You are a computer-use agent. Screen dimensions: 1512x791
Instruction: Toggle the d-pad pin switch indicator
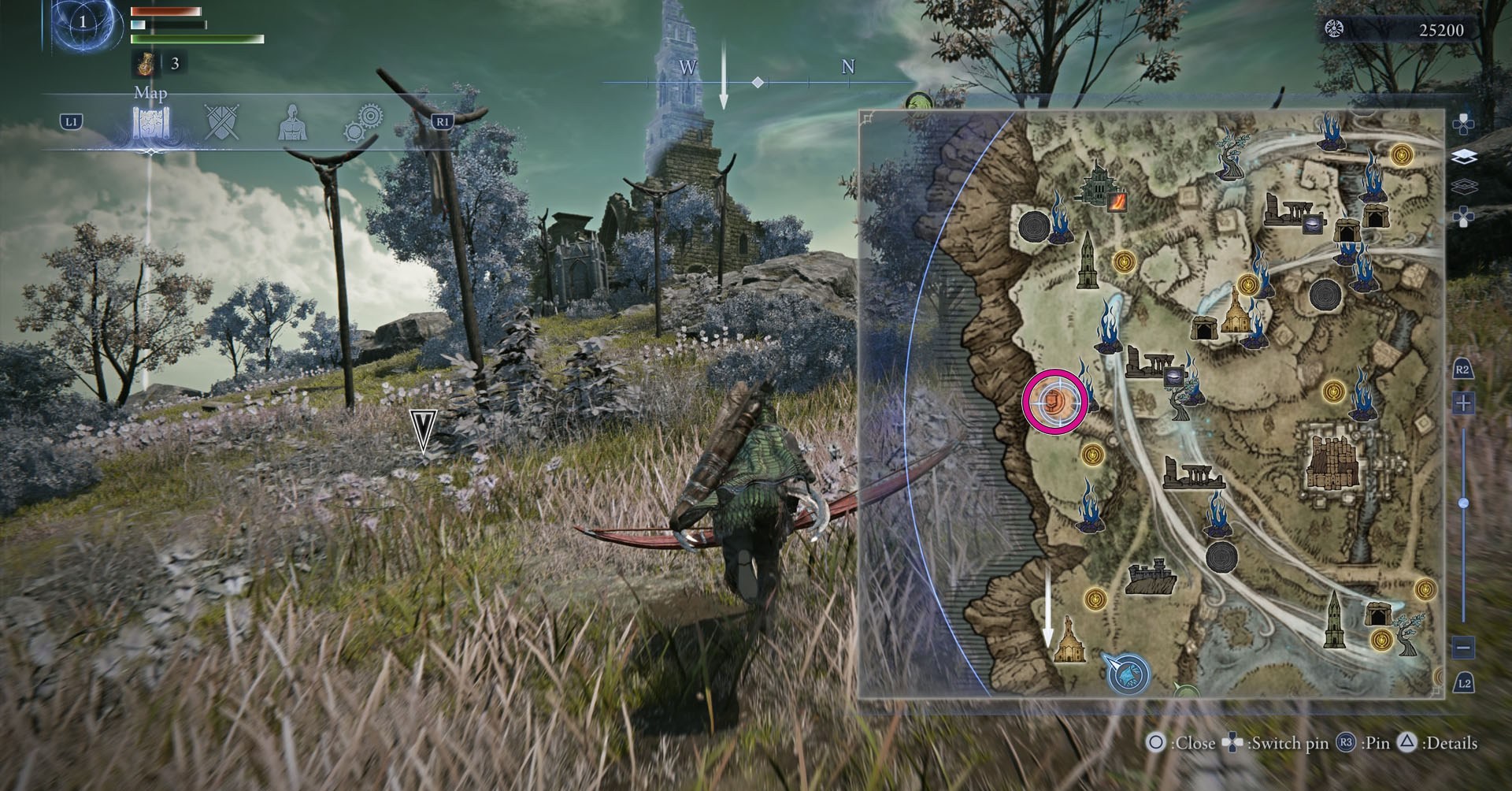pyautogui.click(x=1232, y=743)
